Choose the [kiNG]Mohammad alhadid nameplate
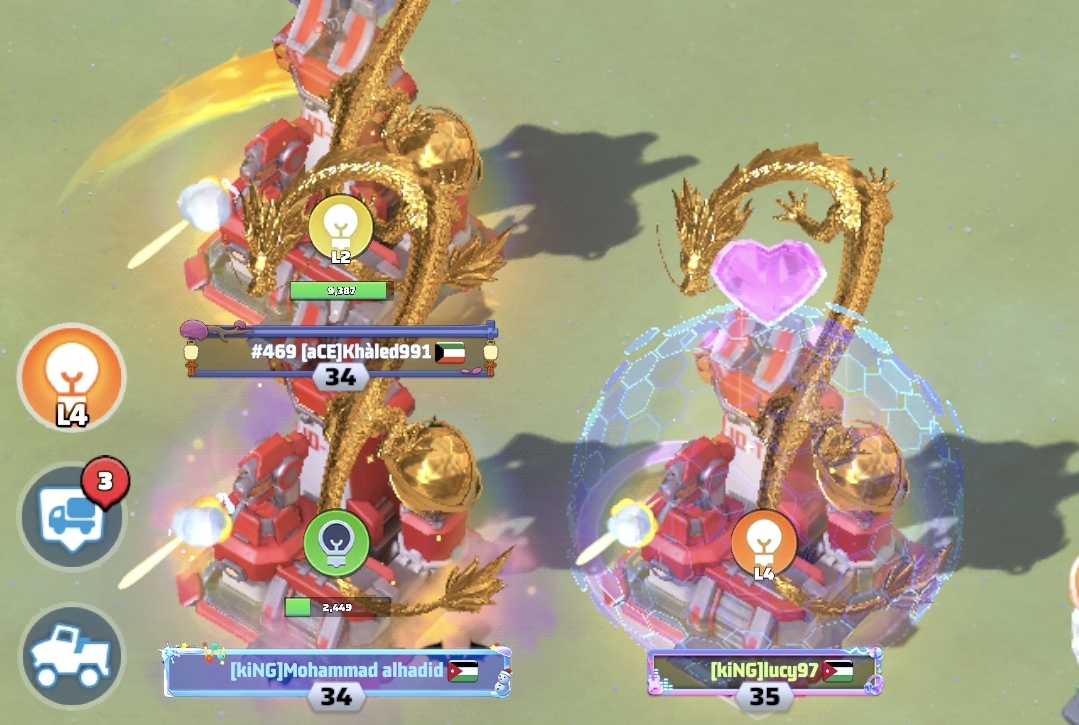Image resolution: width=1079 pixels, height=725 pixels. [337, 671]
